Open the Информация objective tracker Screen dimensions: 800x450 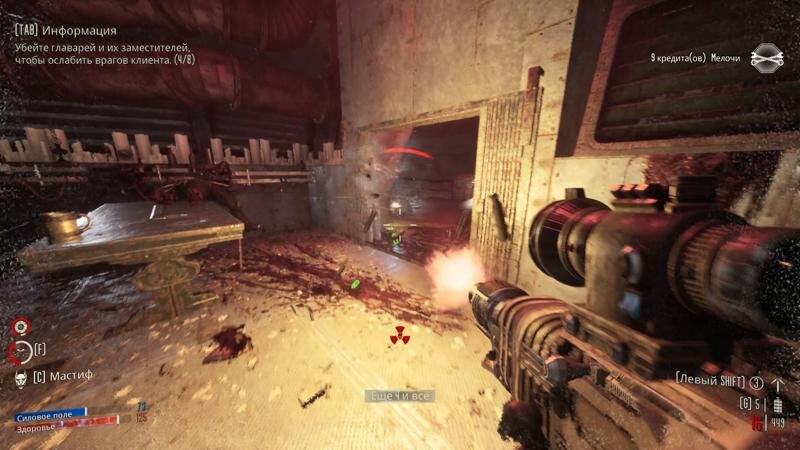pos(65,31)
